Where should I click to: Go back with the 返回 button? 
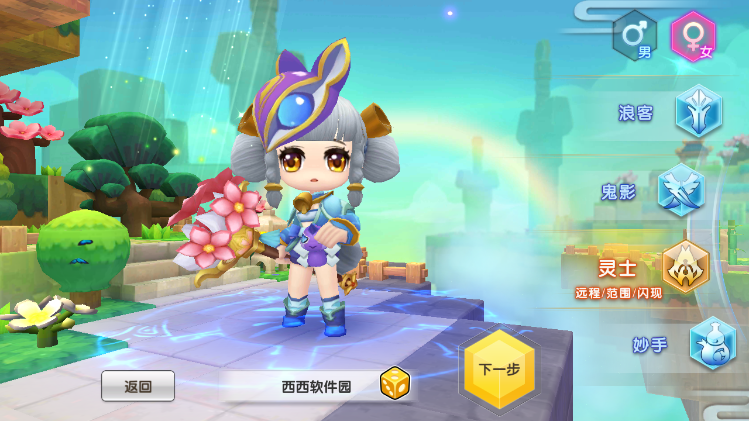pyautogui.click(x=138, y=386)
